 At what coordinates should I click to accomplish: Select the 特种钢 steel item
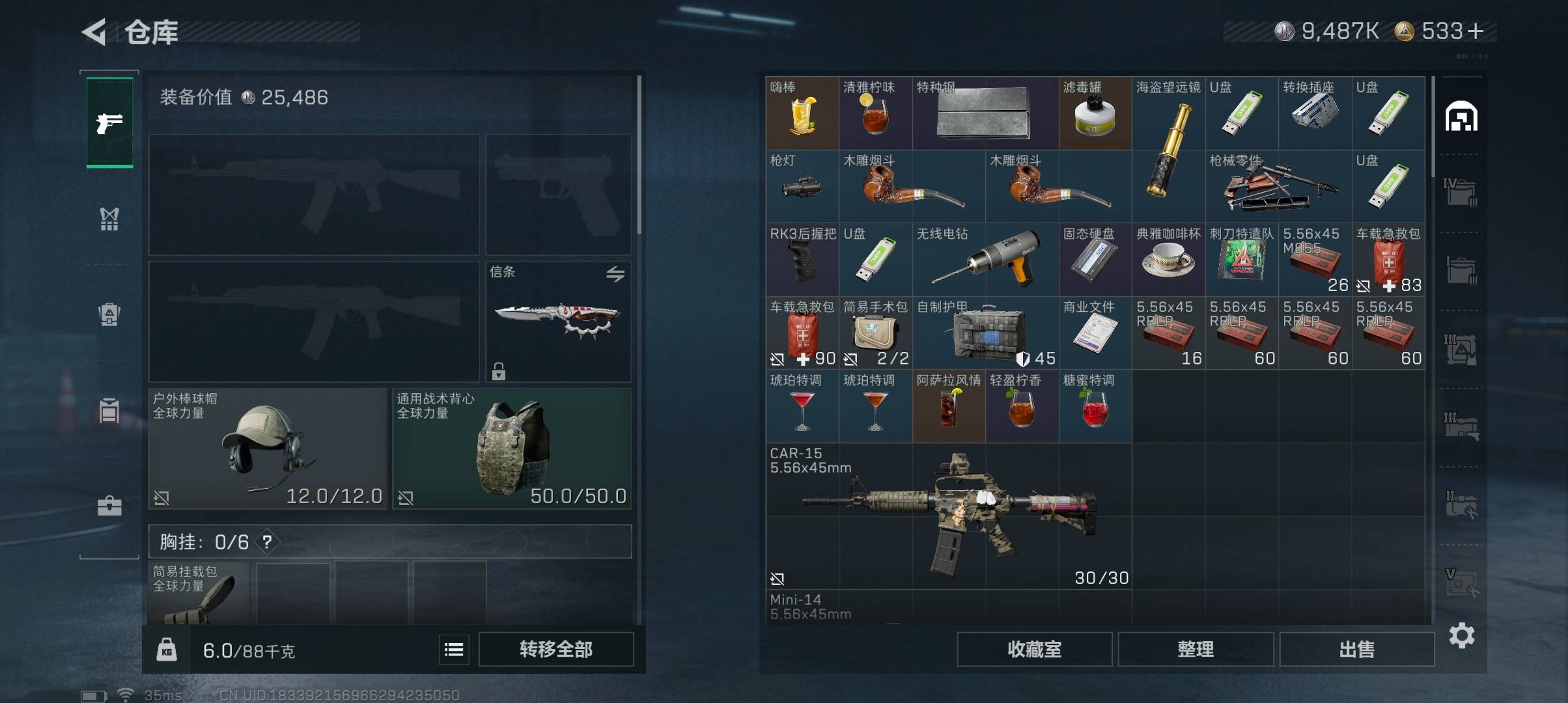pos(985,113)
